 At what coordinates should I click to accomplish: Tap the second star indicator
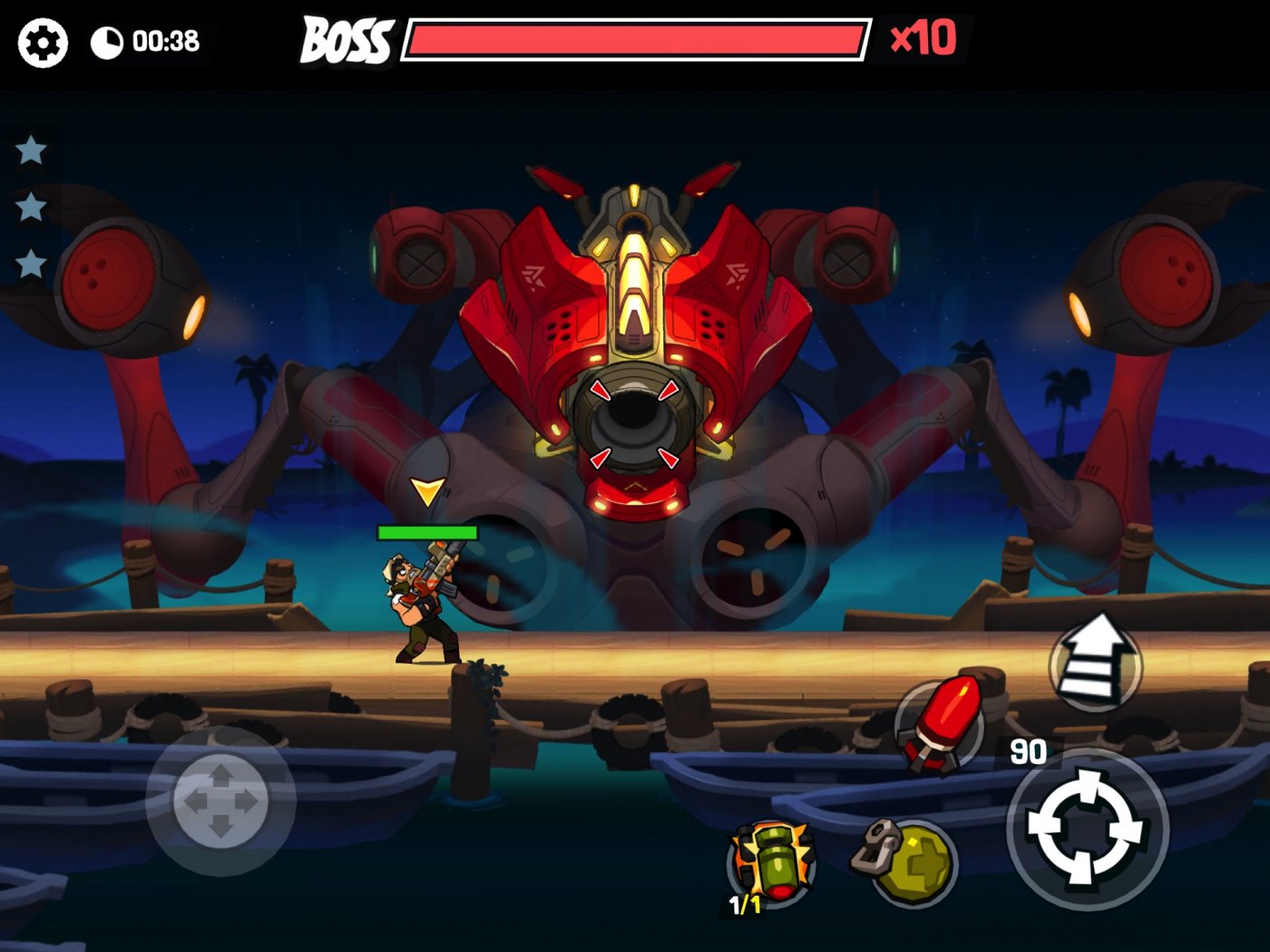tap(32, 209)
